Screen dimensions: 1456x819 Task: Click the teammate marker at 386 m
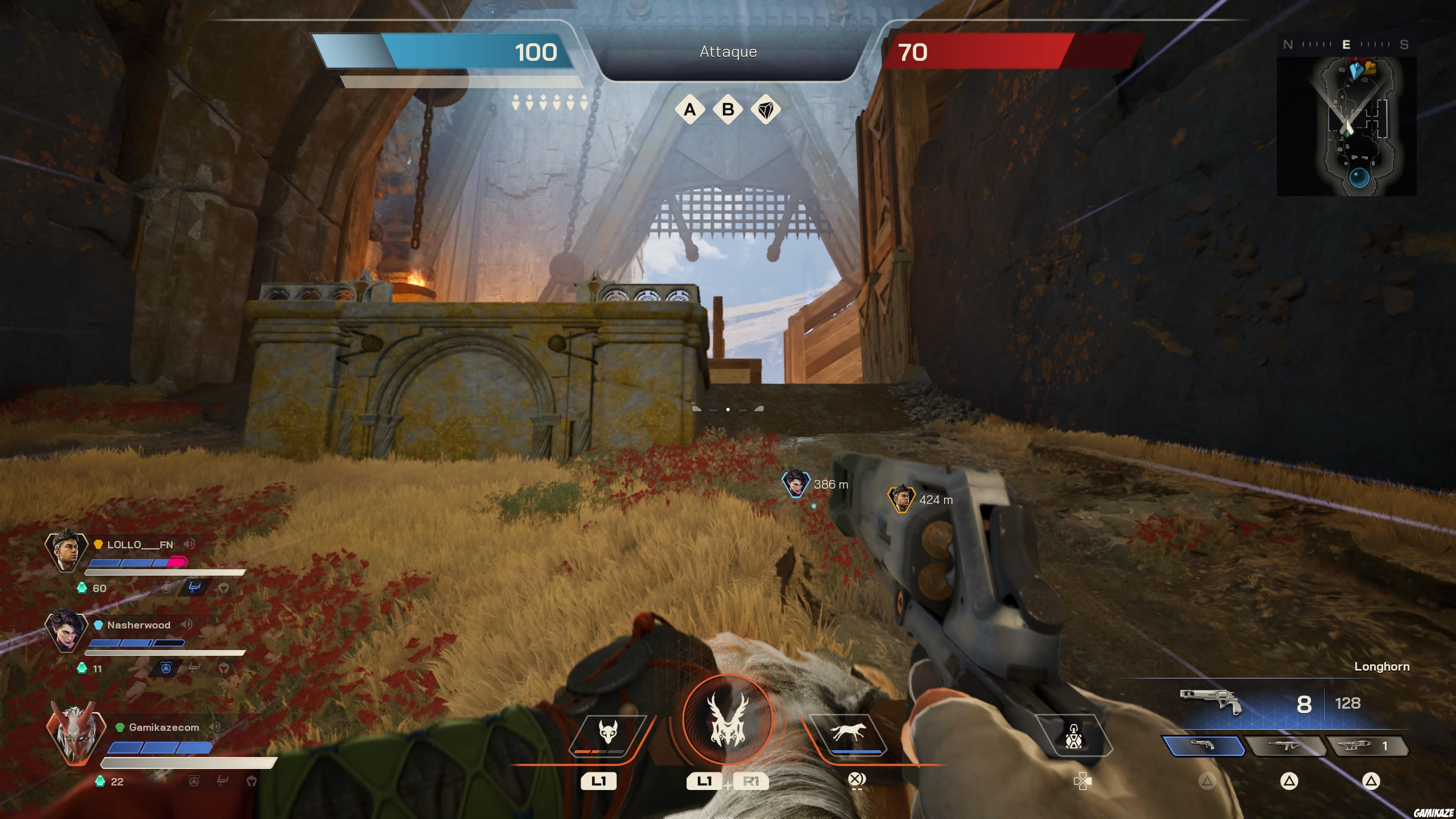pos(796,484)
